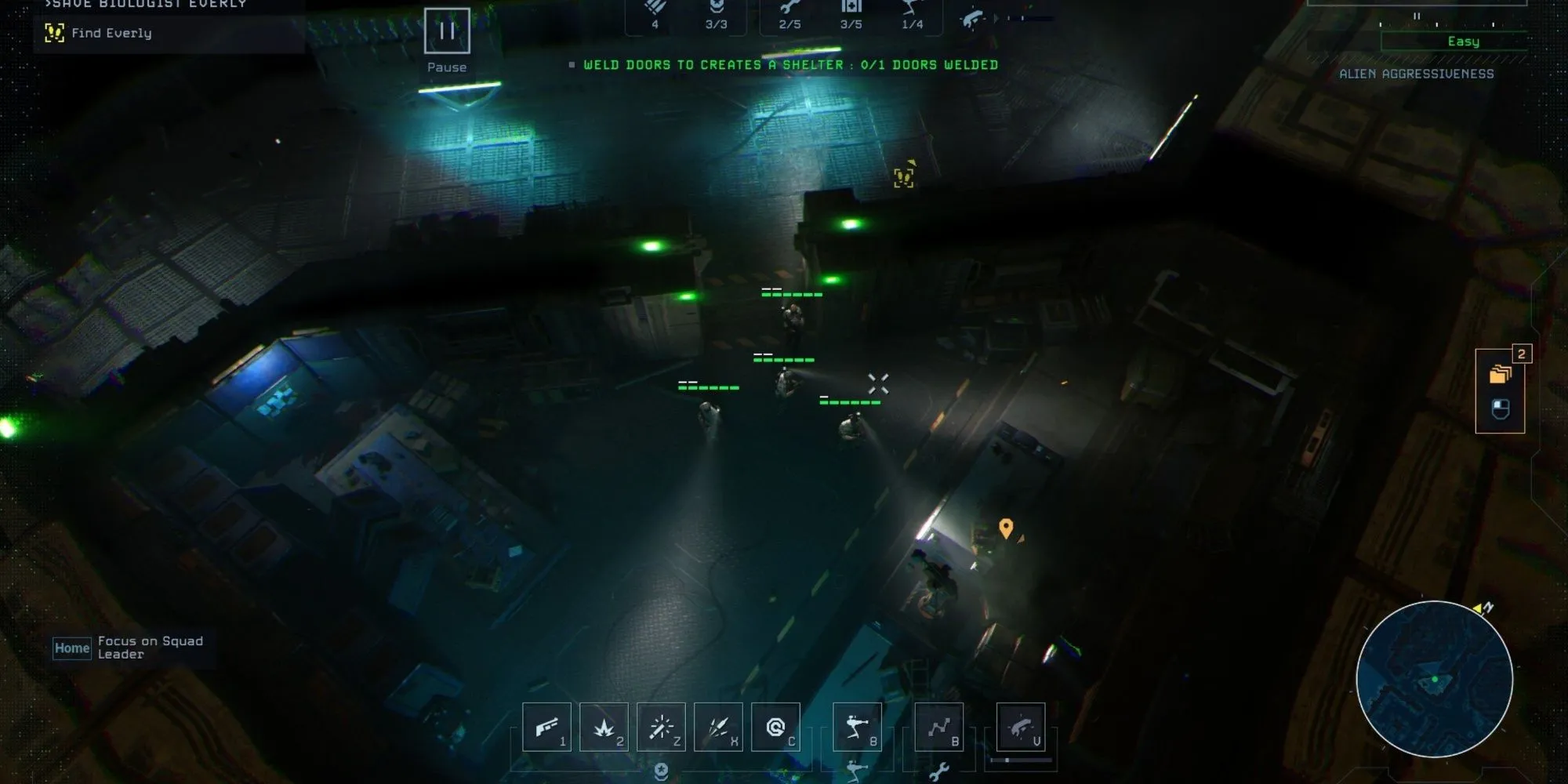Trigger the suppressive fire bullets ability
Viewport: 1568px width, 784px height.
[718, 728]
